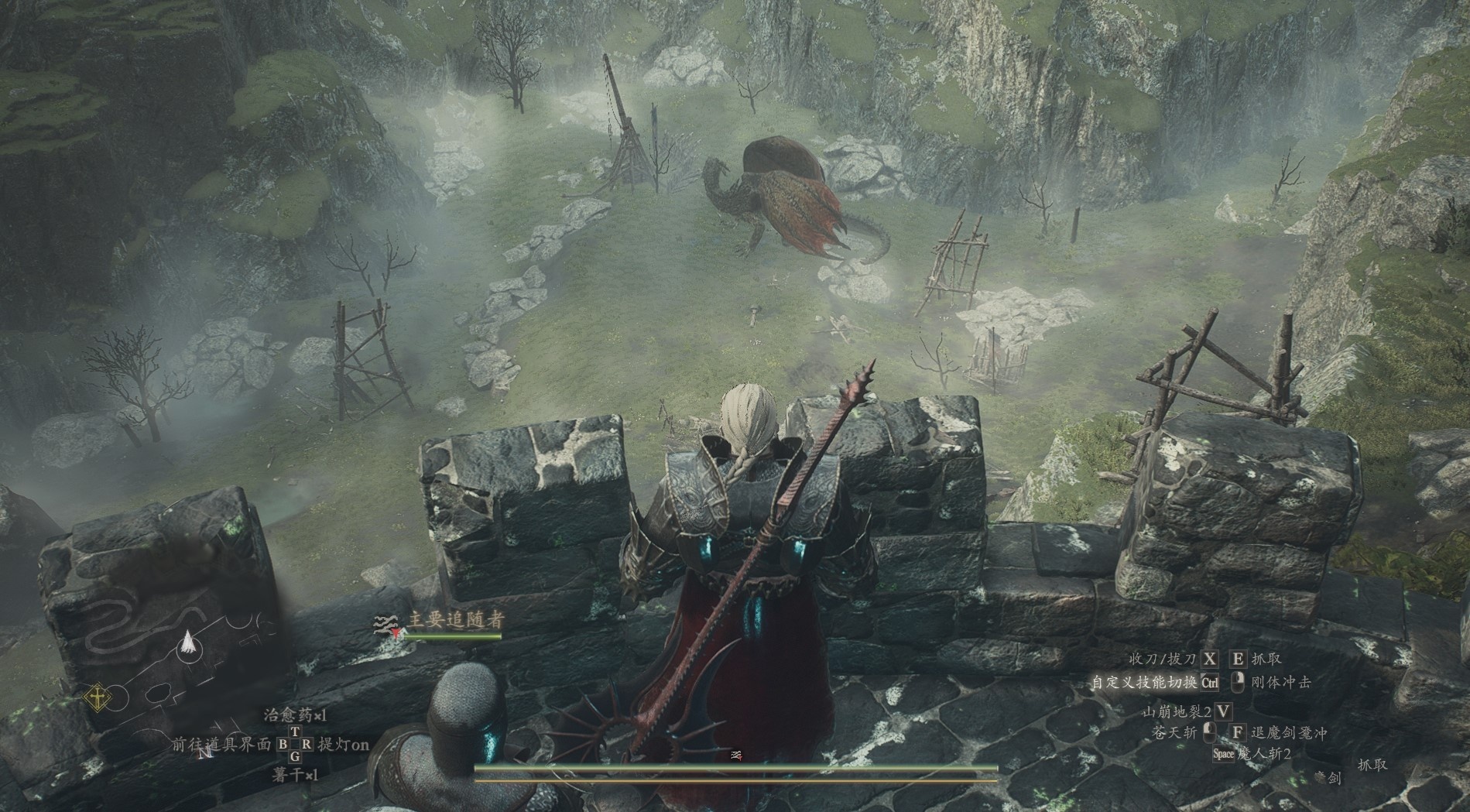Activate the 魔人斩2 skill entry

[1264, 753]
